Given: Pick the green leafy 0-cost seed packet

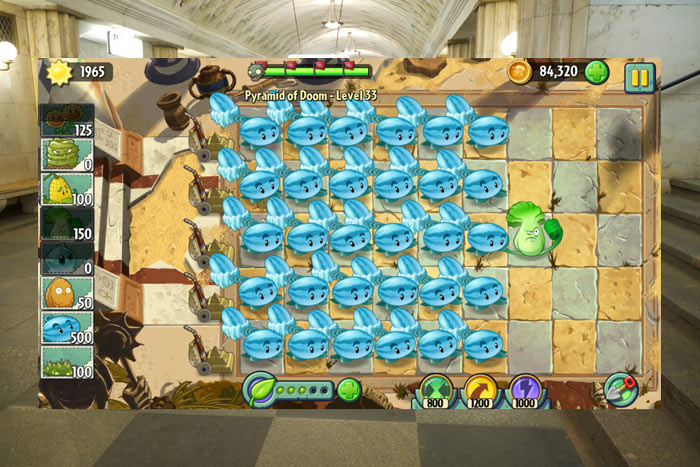Looking at the screenshot, I should 67,156.
